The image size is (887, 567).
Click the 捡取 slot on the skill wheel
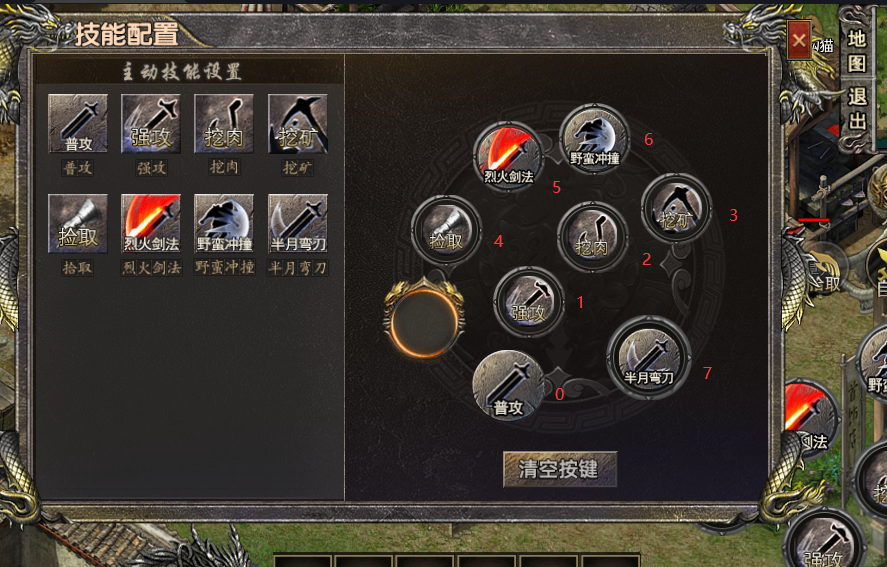(x=446, y=230)
